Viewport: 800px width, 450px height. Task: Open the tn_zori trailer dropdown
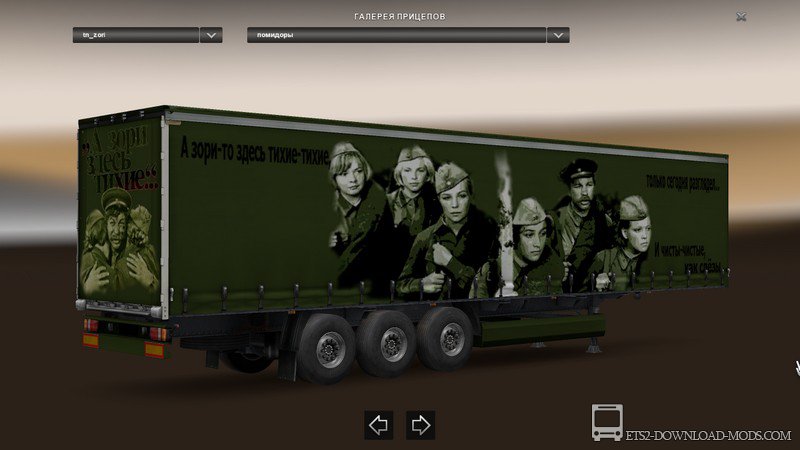click(210, 35)
